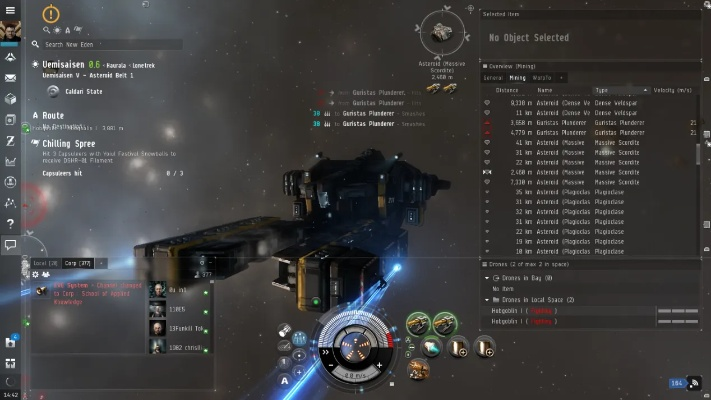Toggle the autopilot A button
Viewport: 711px width, 400px height.
[284, 381]
